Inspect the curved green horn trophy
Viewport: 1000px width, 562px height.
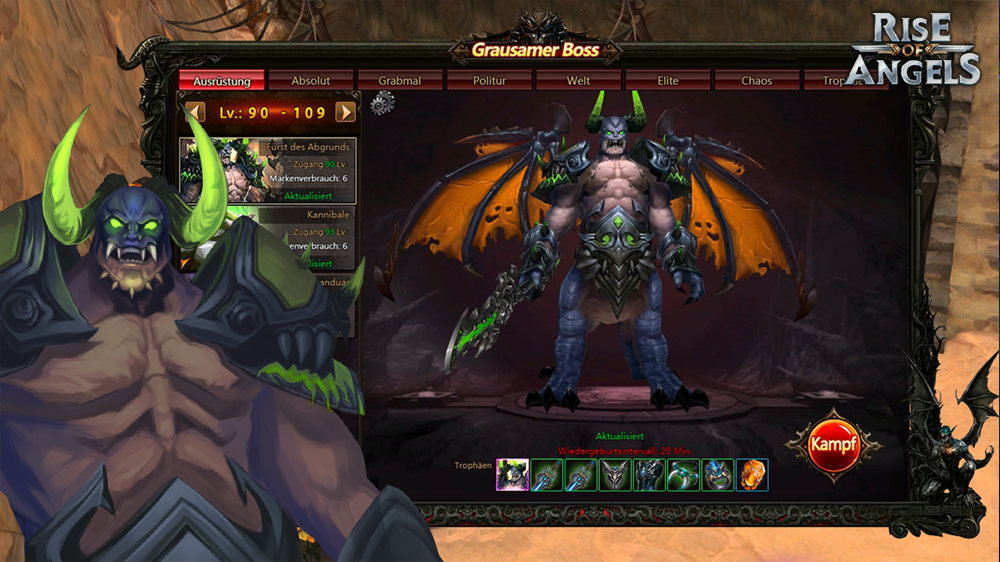coord(683,475)
